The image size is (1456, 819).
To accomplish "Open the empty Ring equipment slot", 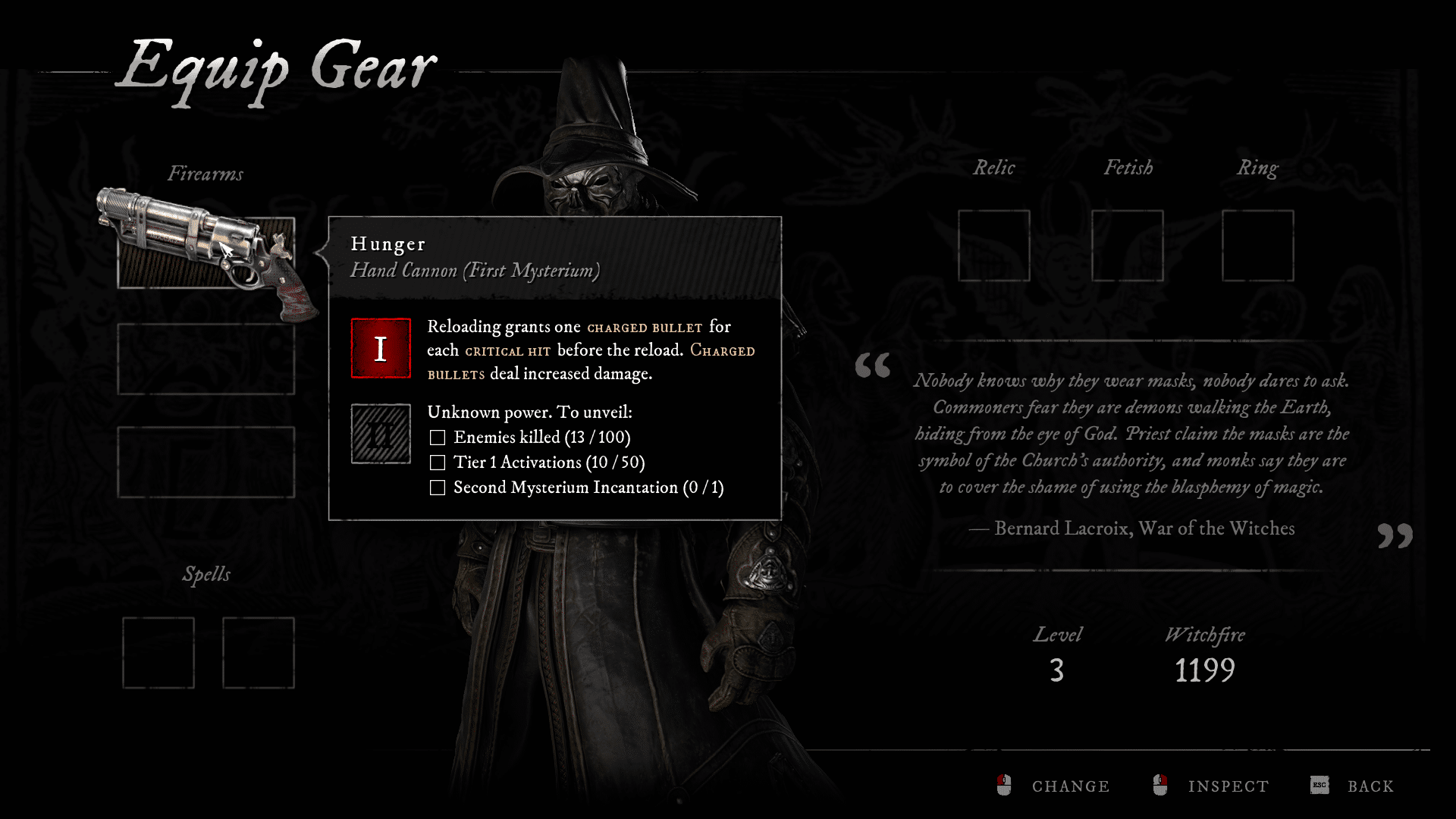I will (x=1258, y=245).
